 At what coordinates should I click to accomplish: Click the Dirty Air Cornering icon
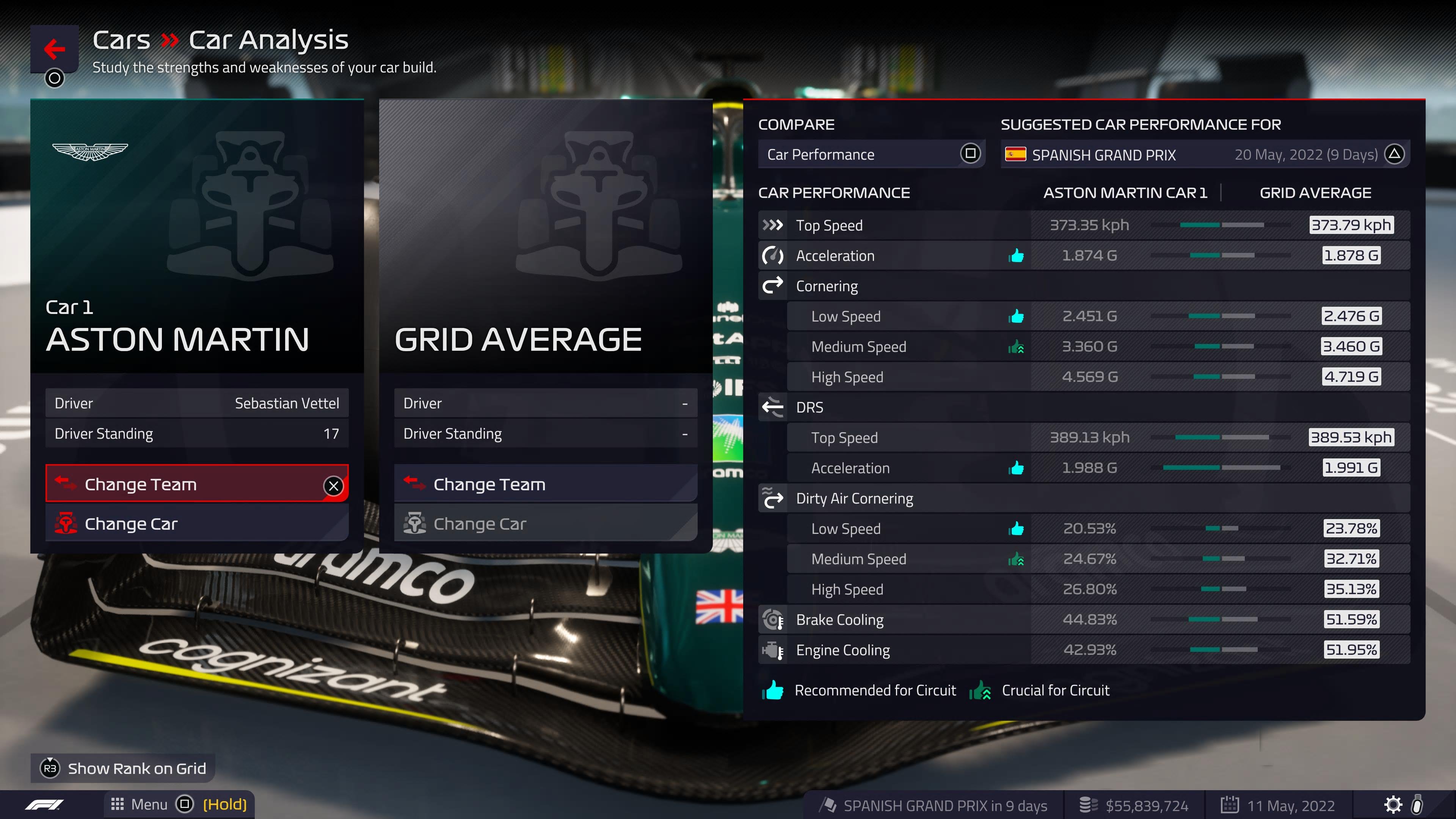click(773, 498)
